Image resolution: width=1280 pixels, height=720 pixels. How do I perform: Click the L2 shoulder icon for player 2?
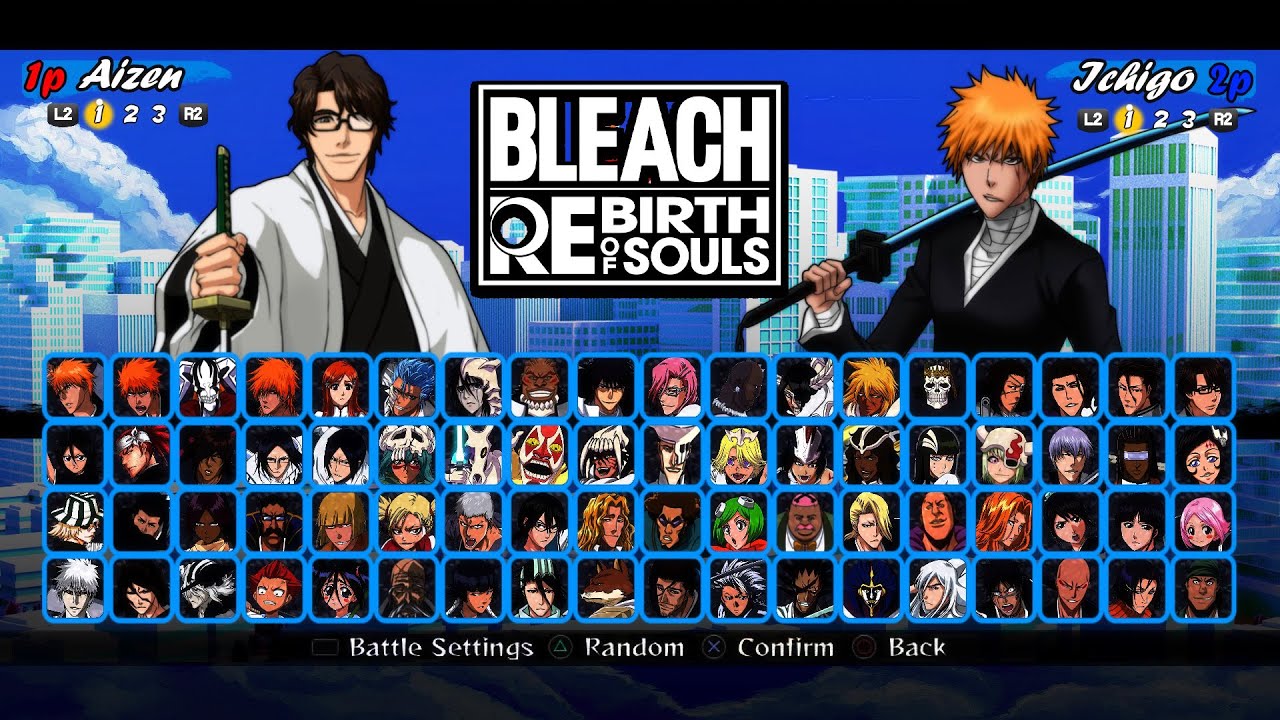[x=1093, y=119]
